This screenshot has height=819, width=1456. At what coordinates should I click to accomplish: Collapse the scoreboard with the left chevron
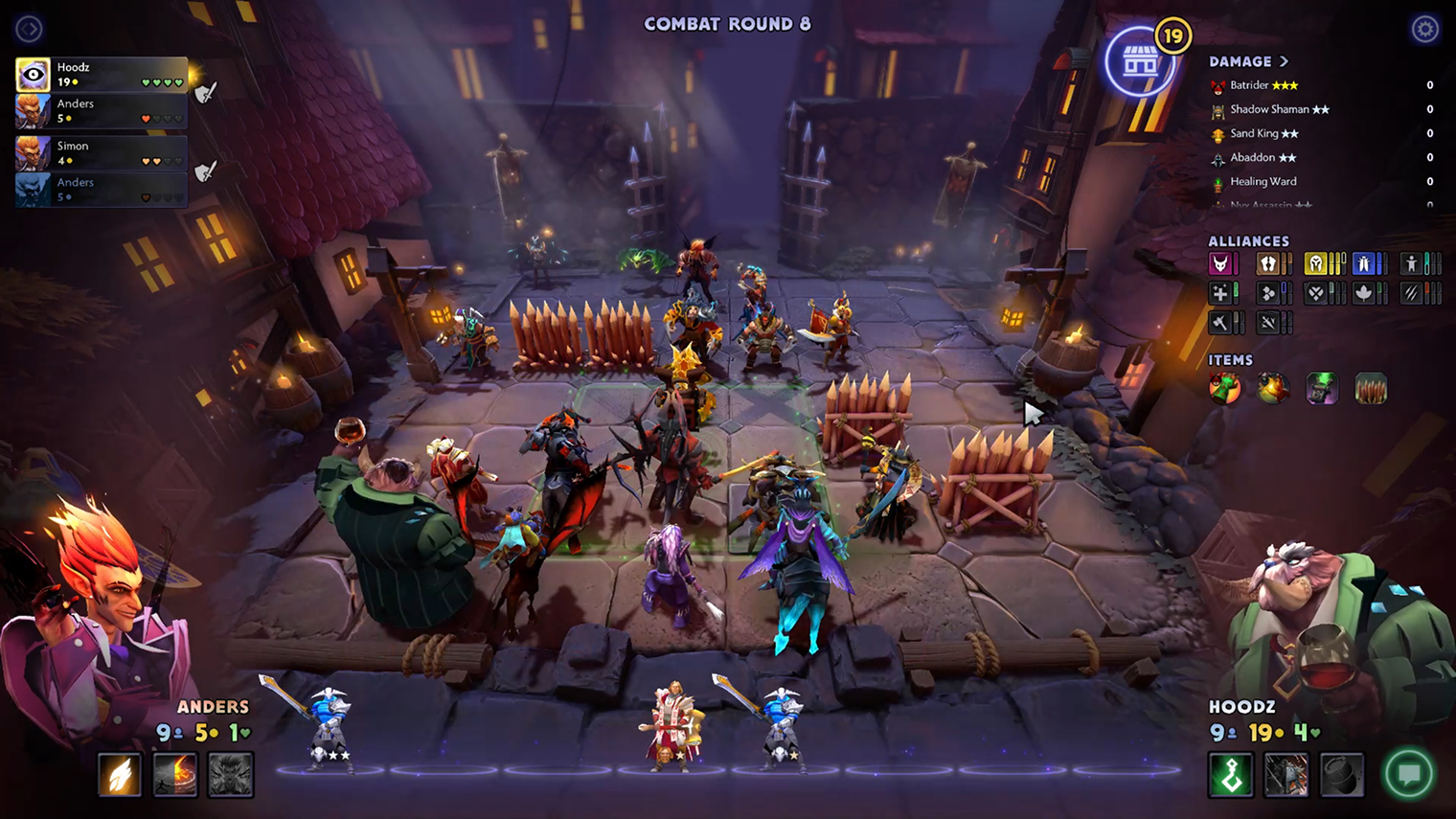28,28
